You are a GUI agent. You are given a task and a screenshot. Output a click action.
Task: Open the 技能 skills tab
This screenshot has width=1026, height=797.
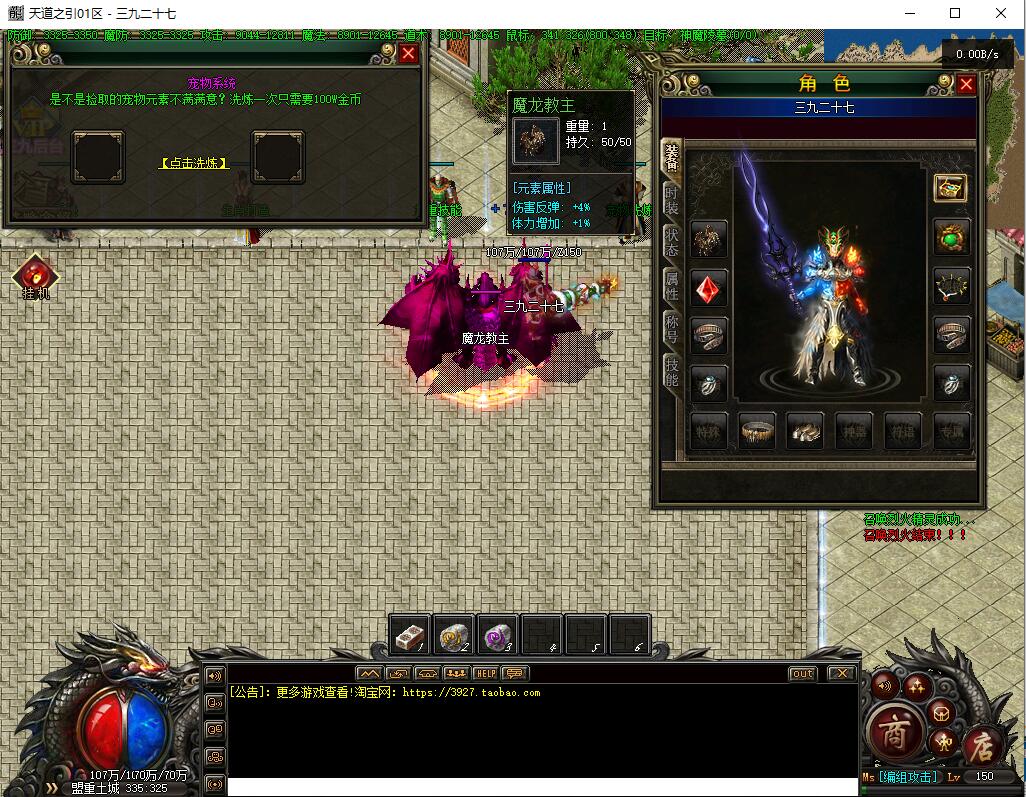tap(672, 370)
